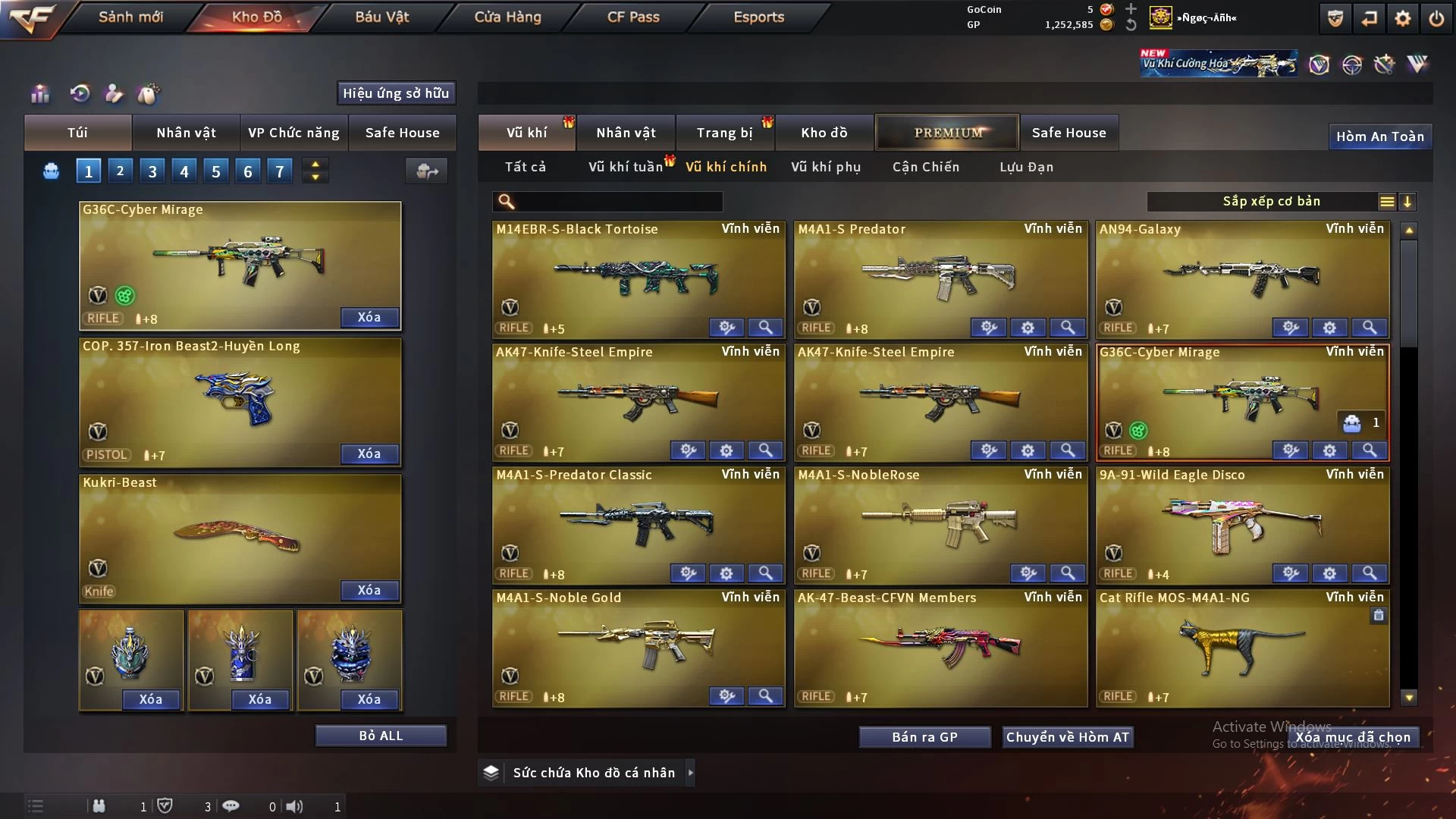1456x819 pixels.
Task: Open the Nhân vật tab in bag panel
Action: tap(186, 133)
